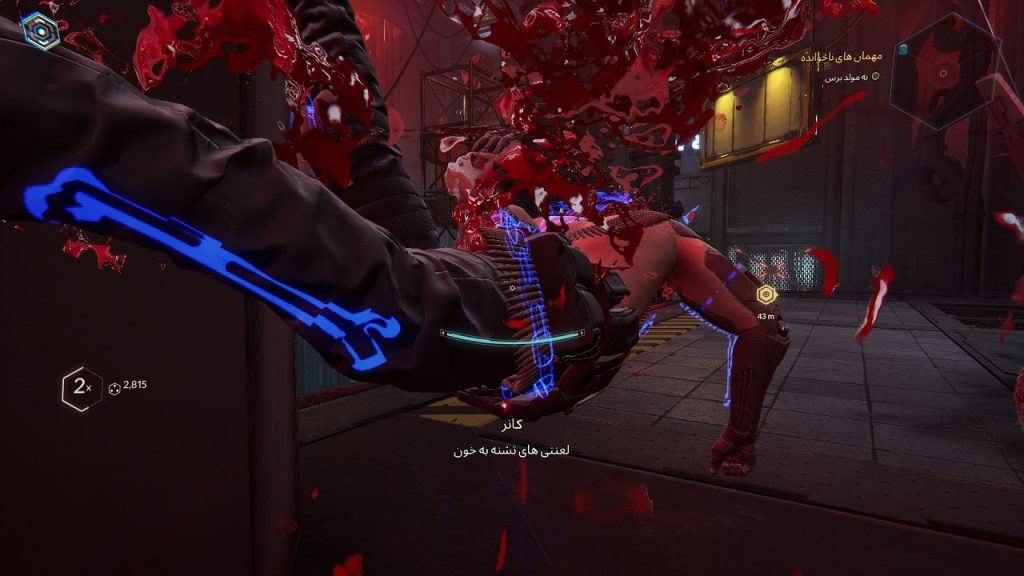1024x576 pixels.
Task: Click the gold waypoint marker showing 43 m
Action: click(x=767, y=295)
